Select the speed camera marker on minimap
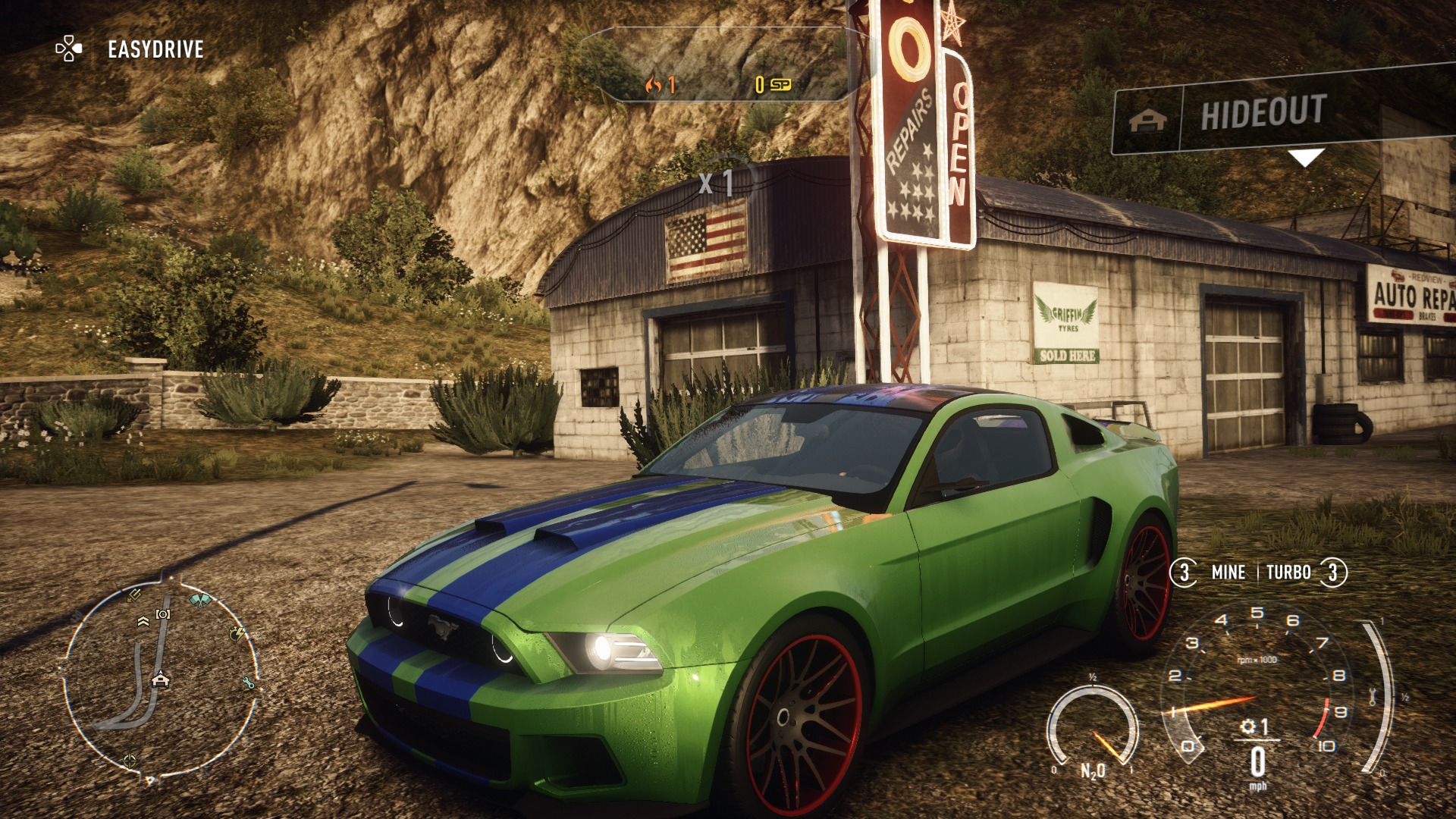1456x819 pixels. 163,613
